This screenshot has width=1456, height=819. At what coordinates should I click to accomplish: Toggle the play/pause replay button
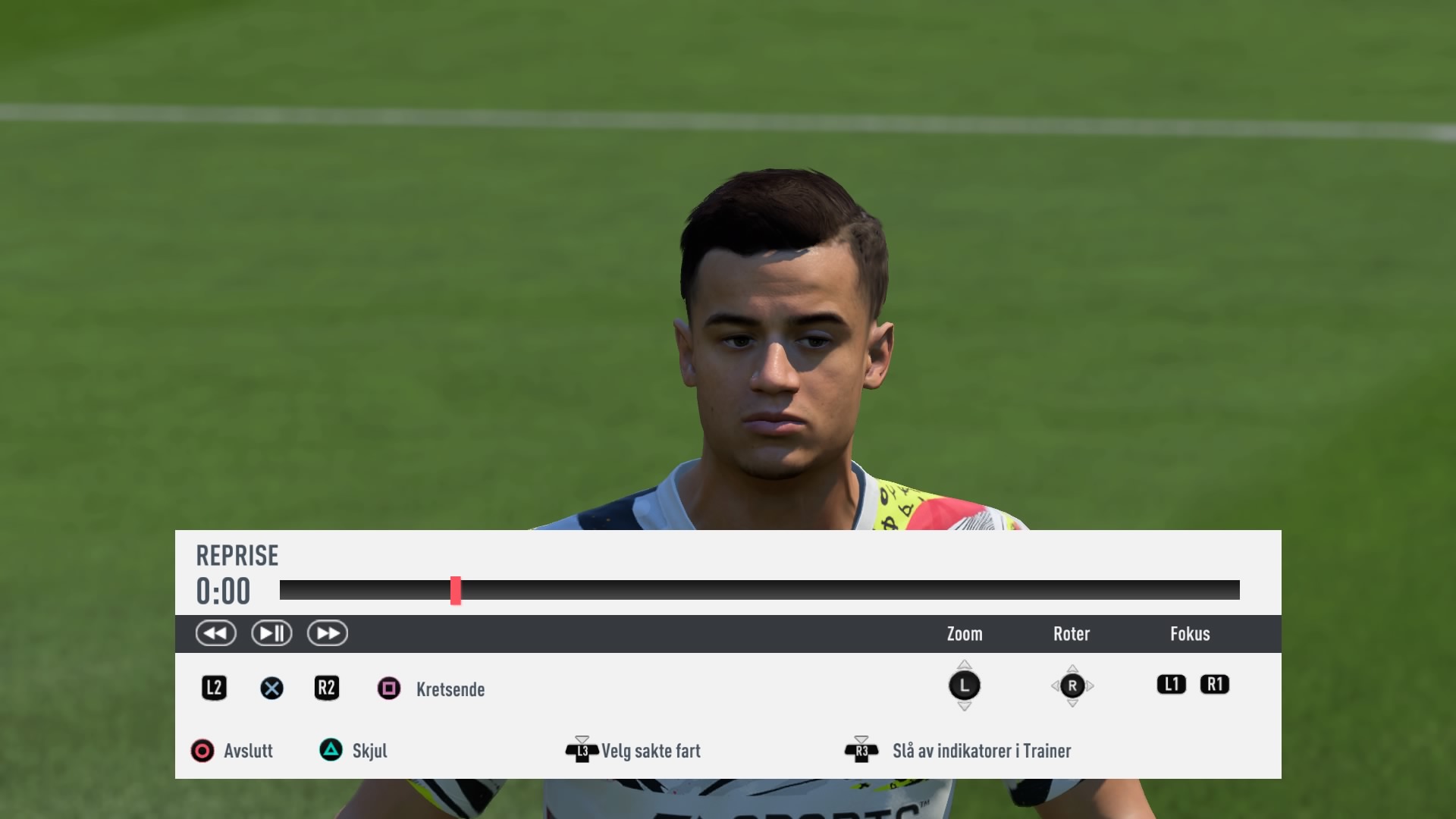[x=271, y=633]
